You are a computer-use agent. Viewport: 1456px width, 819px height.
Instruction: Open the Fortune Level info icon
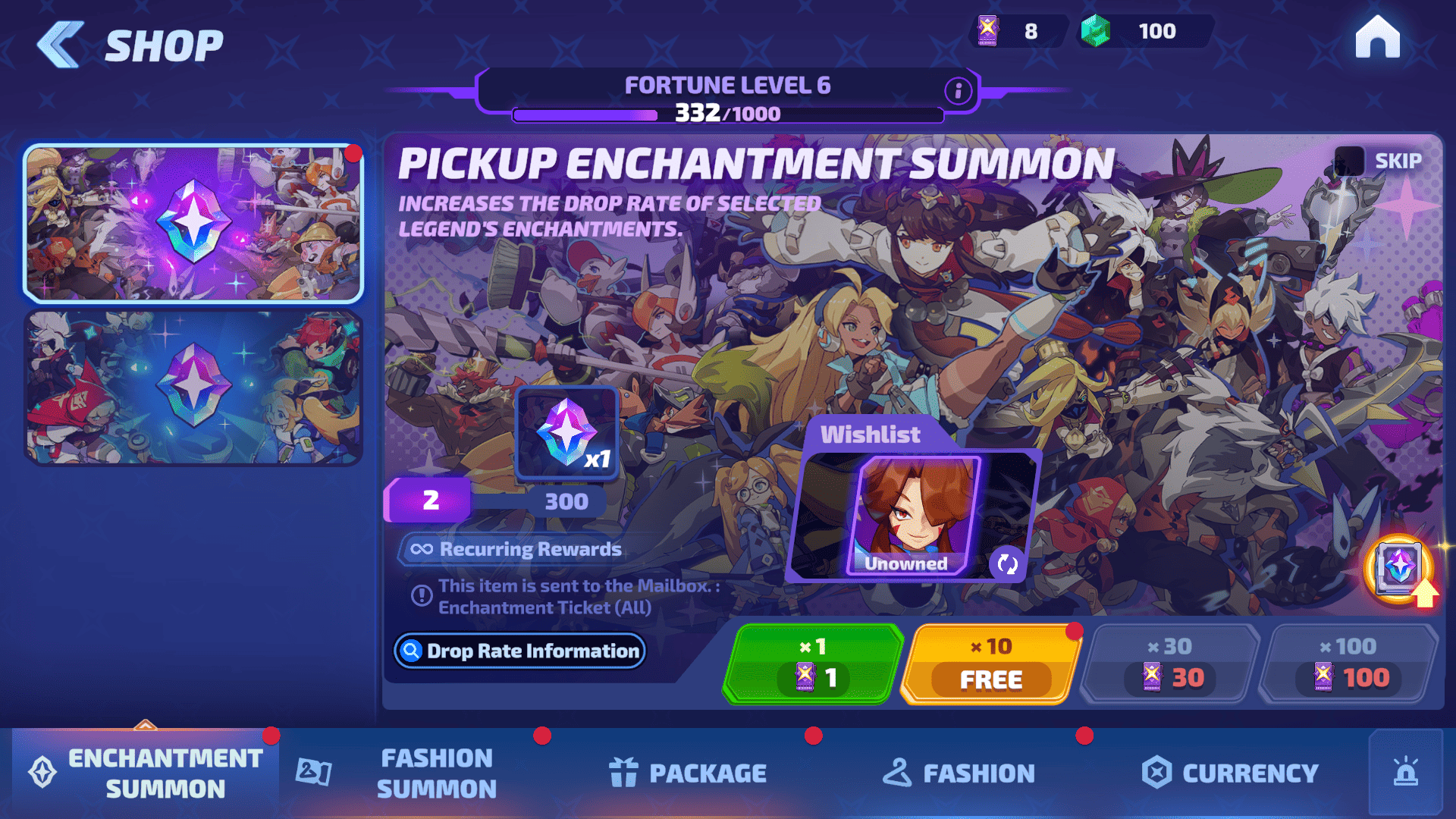(958, 91)
